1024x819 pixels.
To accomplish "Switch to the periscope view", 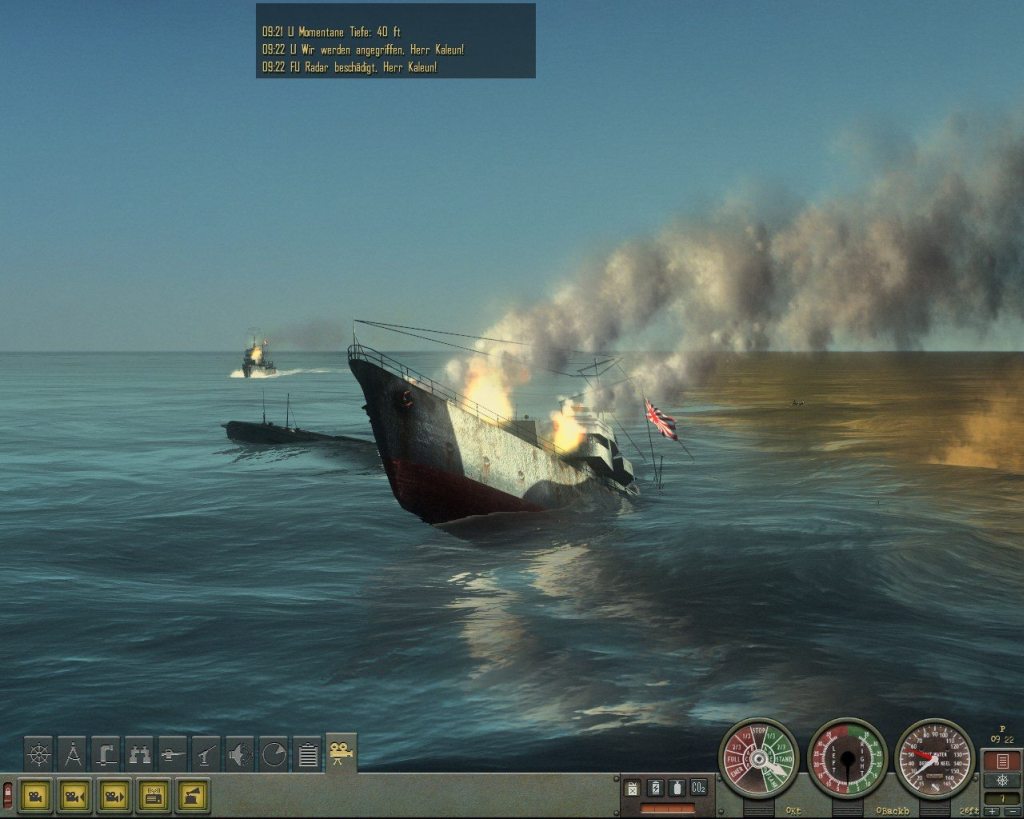I will point(106,754).
